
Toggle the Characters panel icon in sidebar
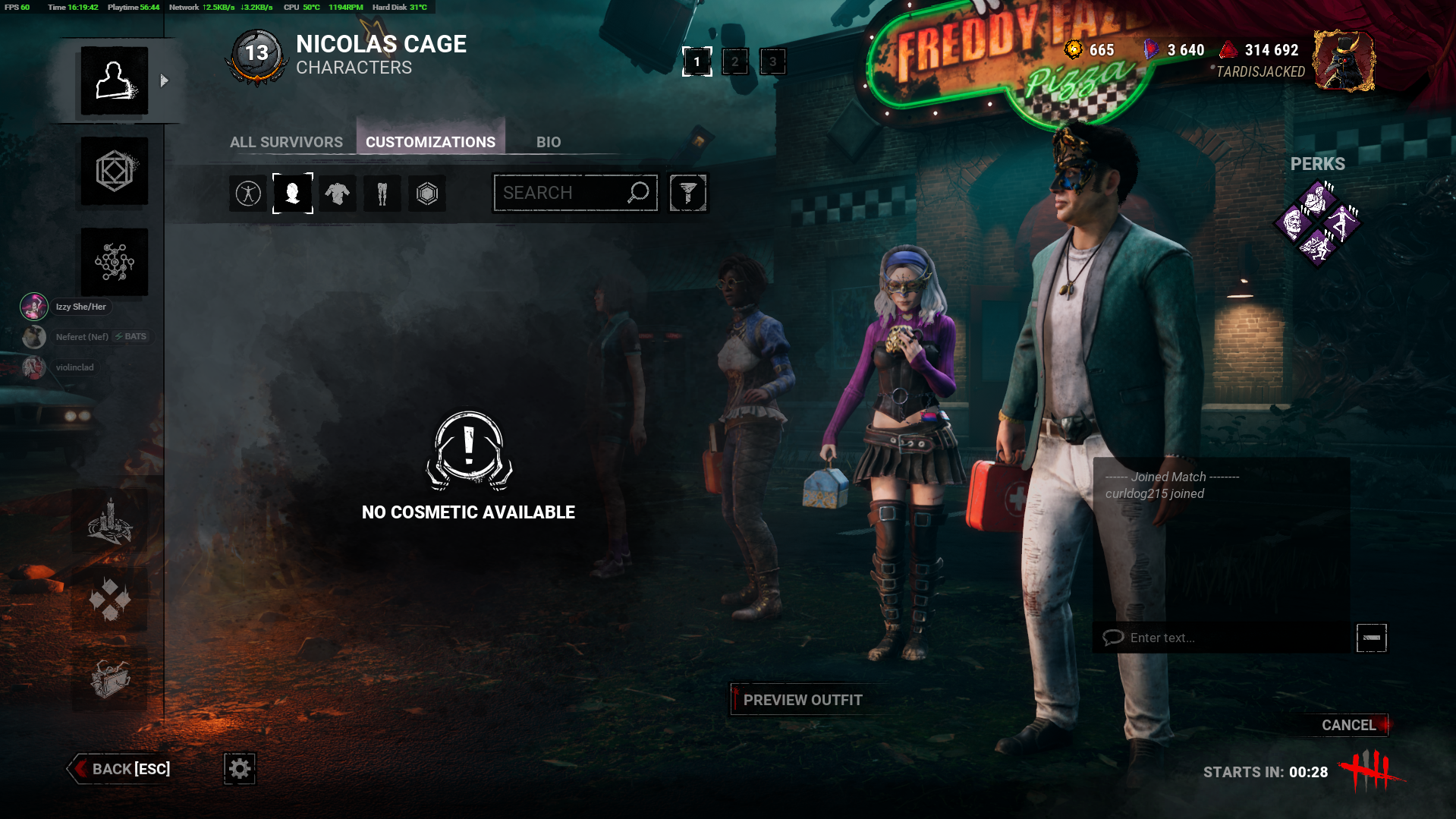click(x=114, y=81)
